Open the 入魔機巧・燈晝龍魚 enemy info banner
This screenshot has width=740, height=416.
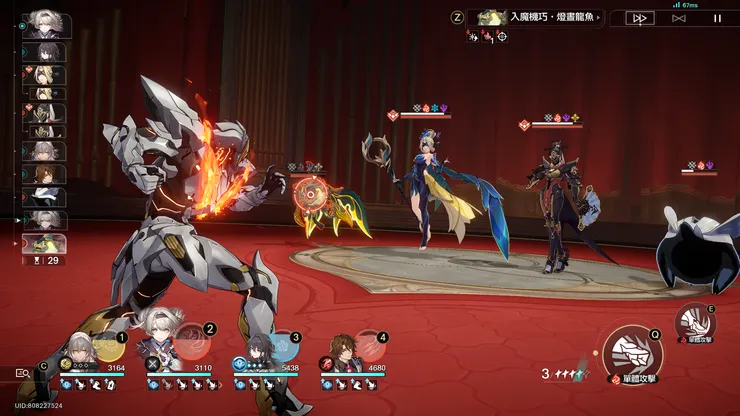click(x=534, y=17)
